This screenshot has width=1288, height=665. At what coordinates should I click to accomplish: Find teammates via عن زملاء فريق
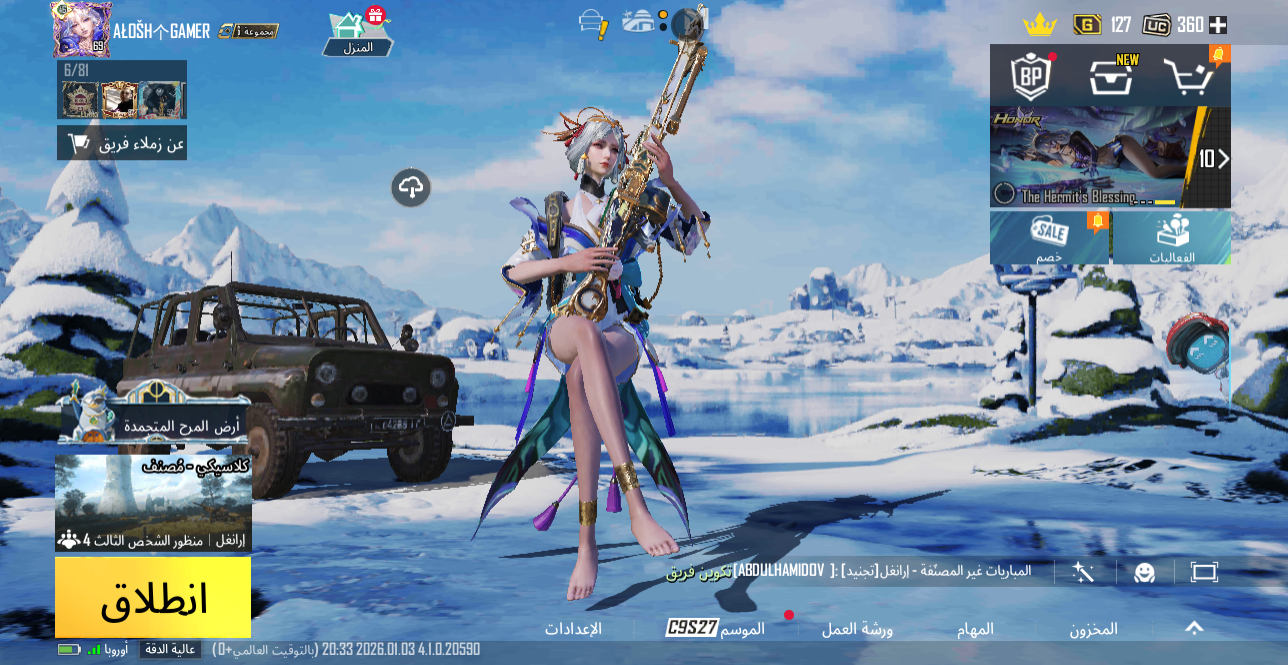(x=122, y=144)
